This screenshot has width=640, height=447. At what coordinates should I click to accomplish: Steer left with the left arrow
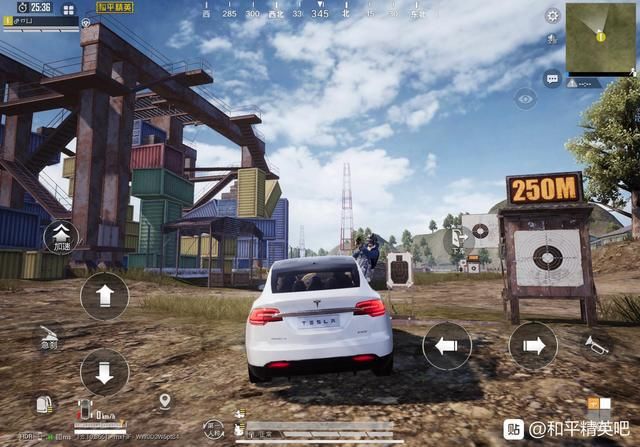coord(447,346)
